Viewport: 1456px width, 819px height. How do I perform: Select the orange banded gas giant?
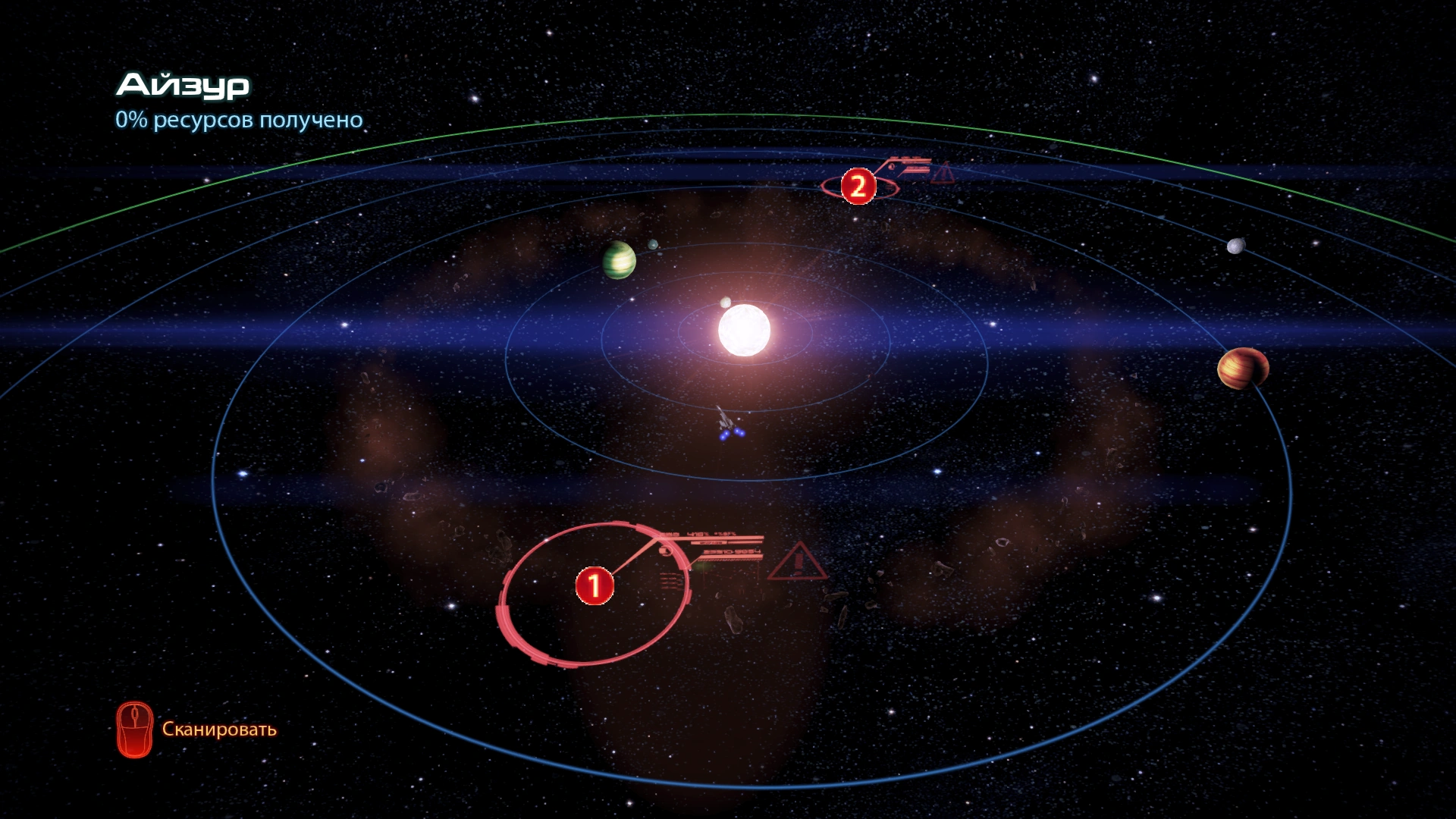coord(1242,369)
